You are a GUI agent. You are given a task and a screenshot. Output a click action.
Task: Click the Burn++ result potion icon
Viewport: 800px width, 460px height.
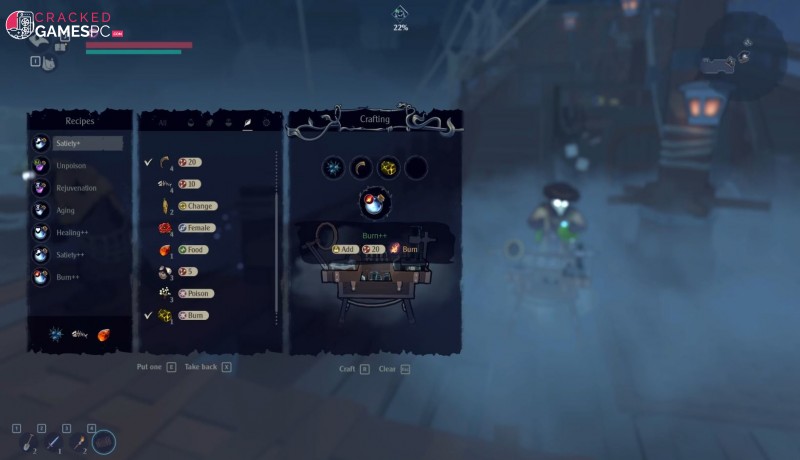pos(375,203)
